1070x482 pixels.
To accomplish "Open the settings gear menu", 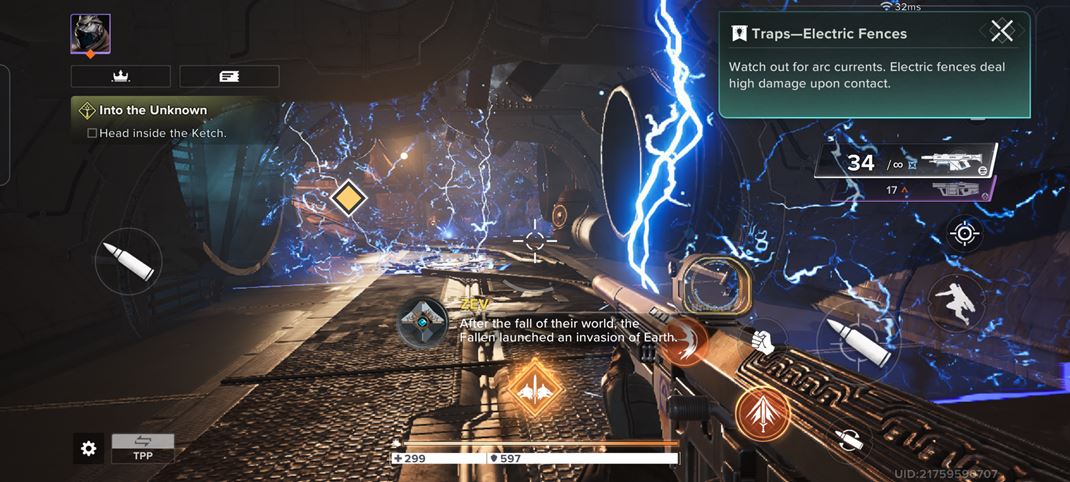I will tap(88, 449).
